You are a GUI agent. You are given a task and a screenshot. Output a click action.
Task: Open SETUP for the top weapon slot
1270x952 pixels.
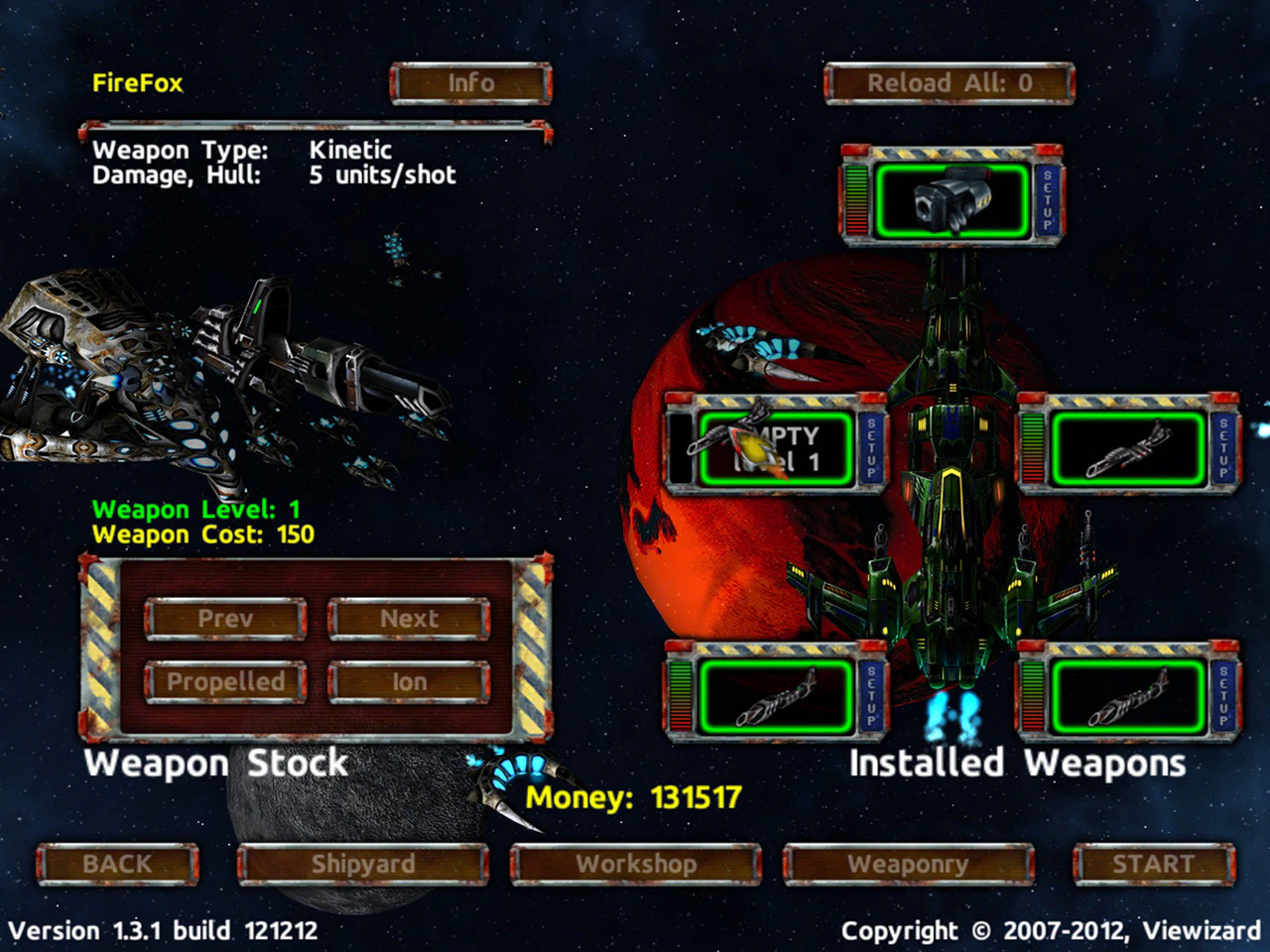pos(1047,200)
